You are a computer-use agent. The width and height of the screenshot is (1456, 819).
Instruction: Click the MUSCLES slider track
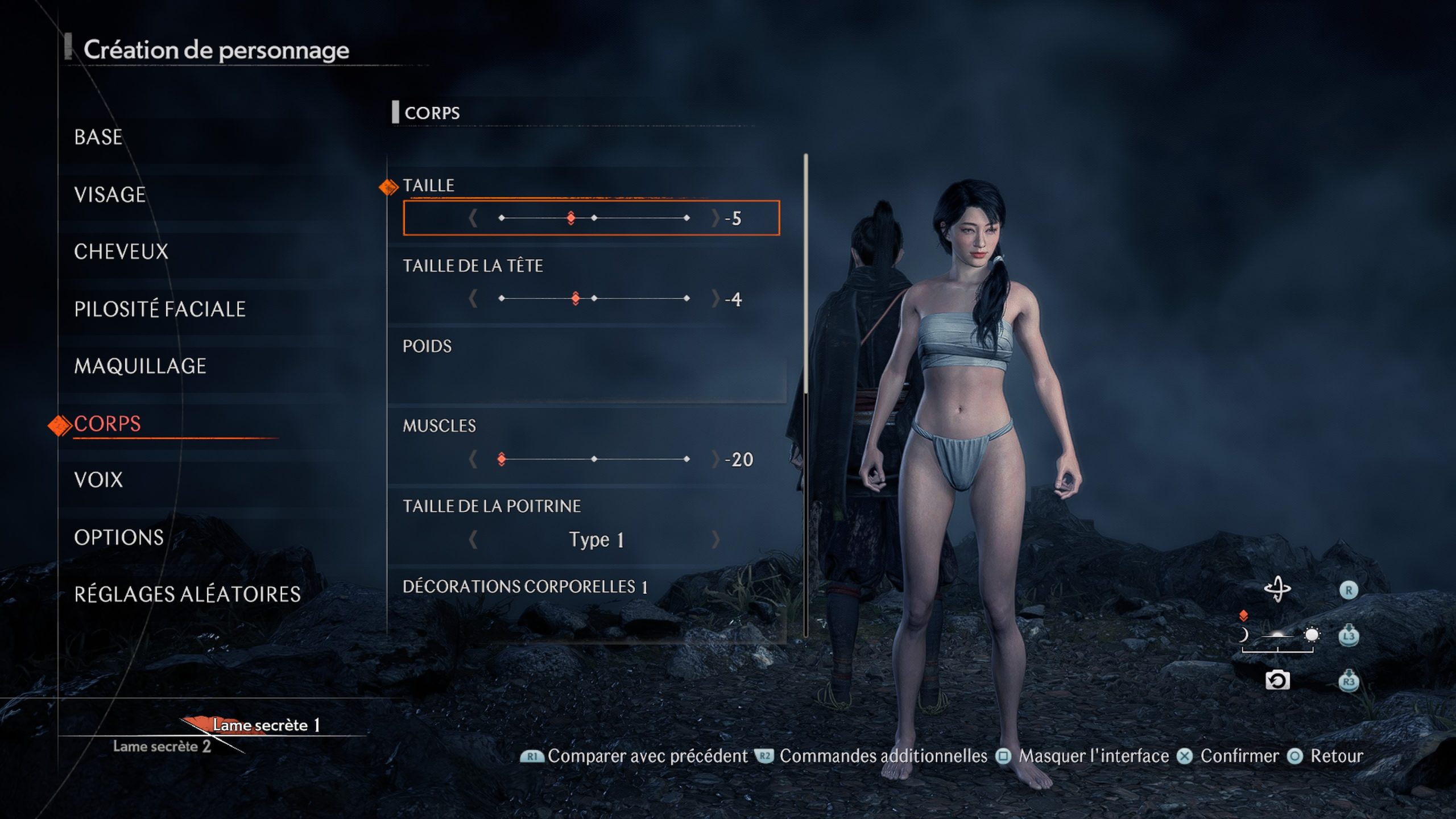(594, 458)
